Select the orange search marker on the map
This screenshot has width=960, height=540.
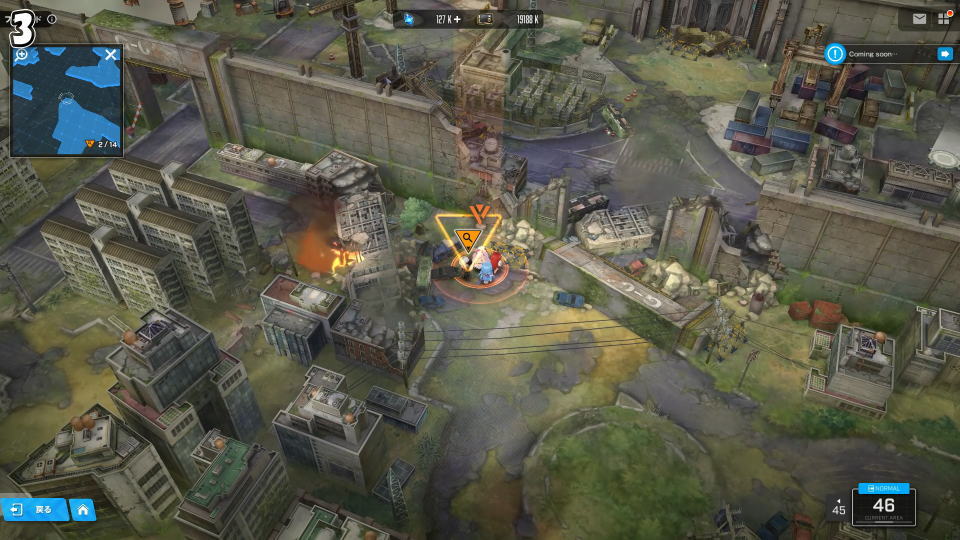[x=466, y=238]
